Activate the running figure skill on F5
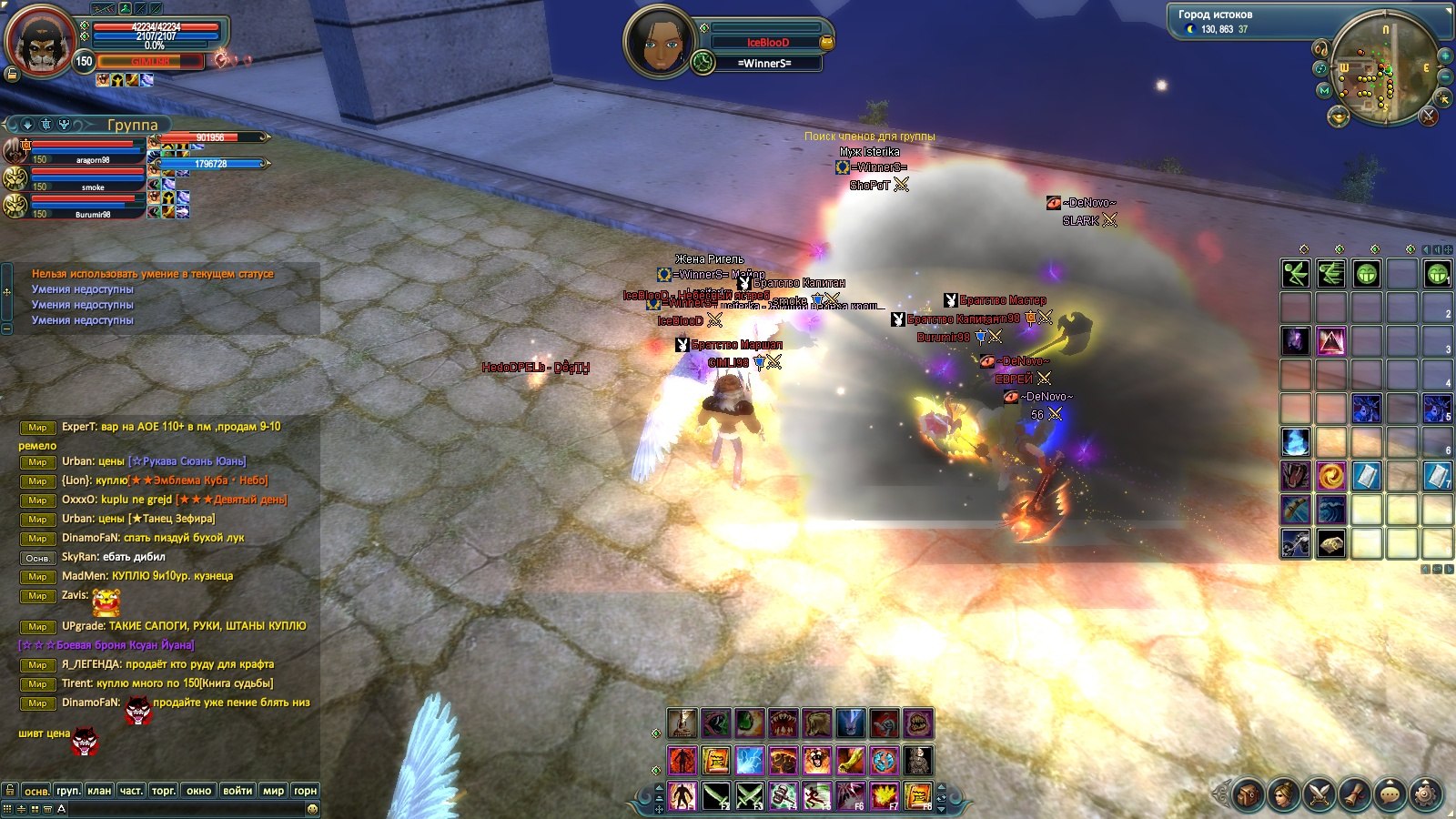 (x=816, y=795)
